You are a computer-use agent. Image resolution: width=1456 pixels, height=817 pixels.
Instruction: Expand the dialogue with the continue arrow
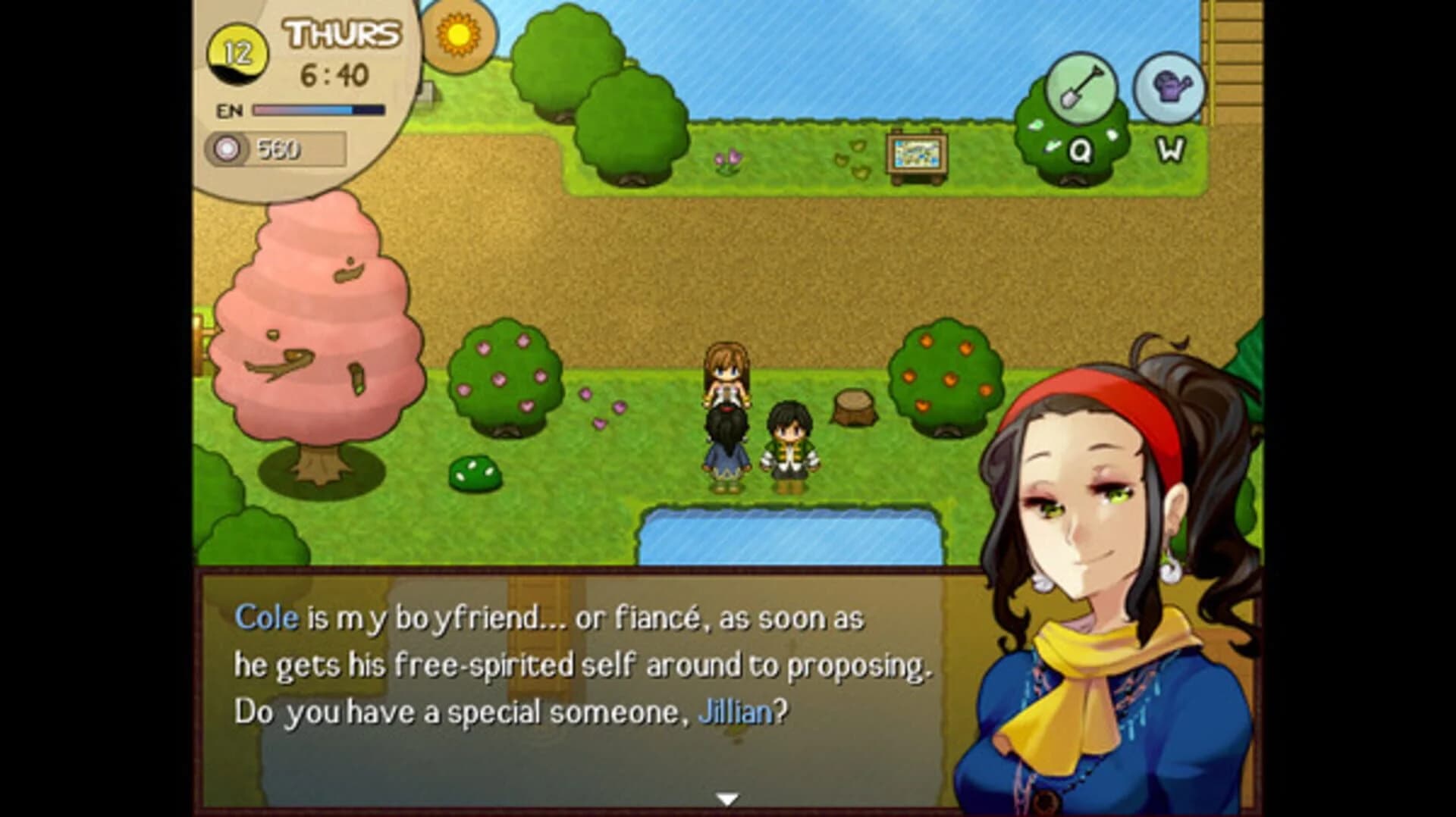(726, 797)
